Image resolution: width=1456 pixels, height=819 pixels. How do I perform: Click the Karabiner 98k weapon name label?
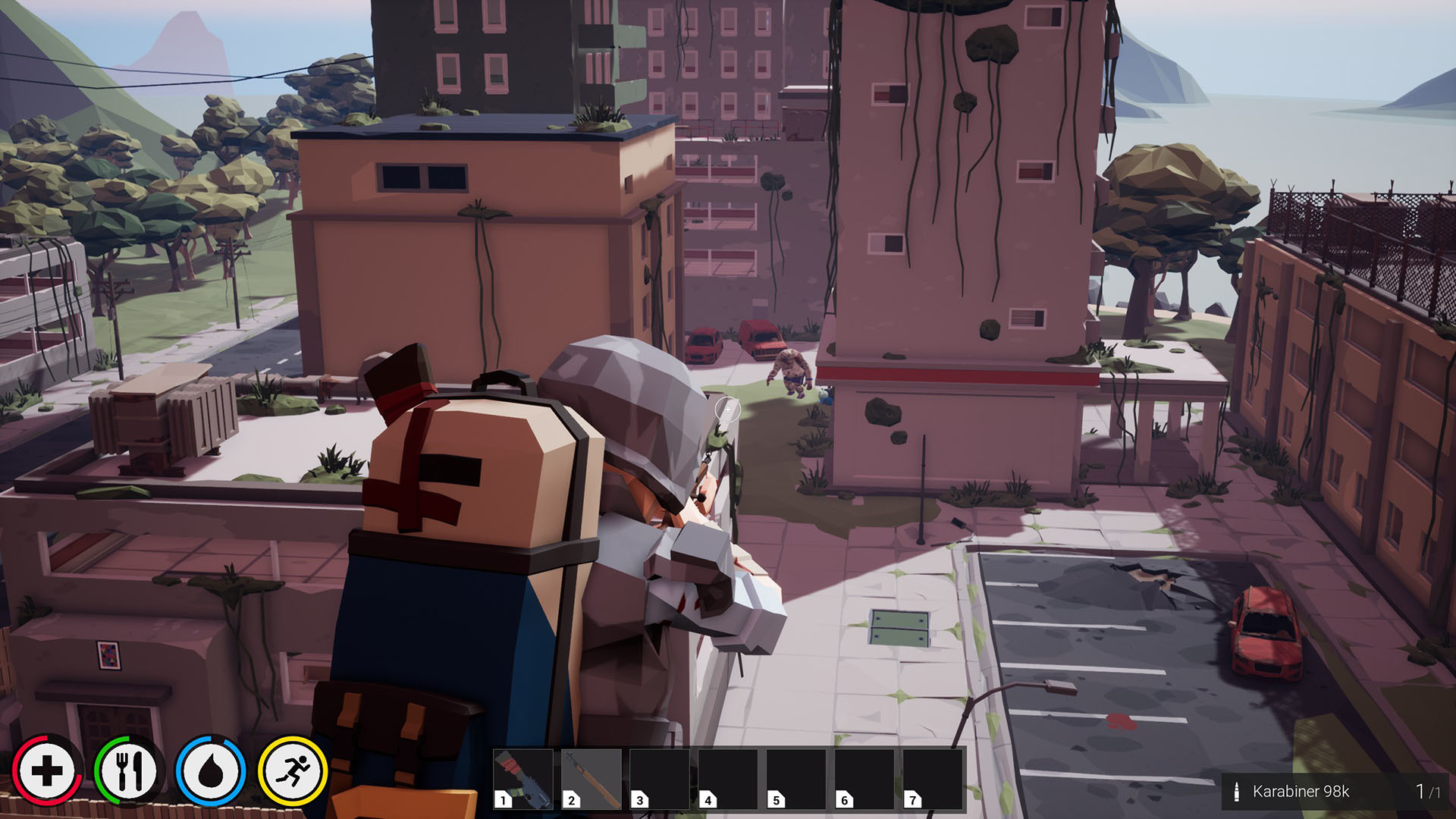[1301, 790]
